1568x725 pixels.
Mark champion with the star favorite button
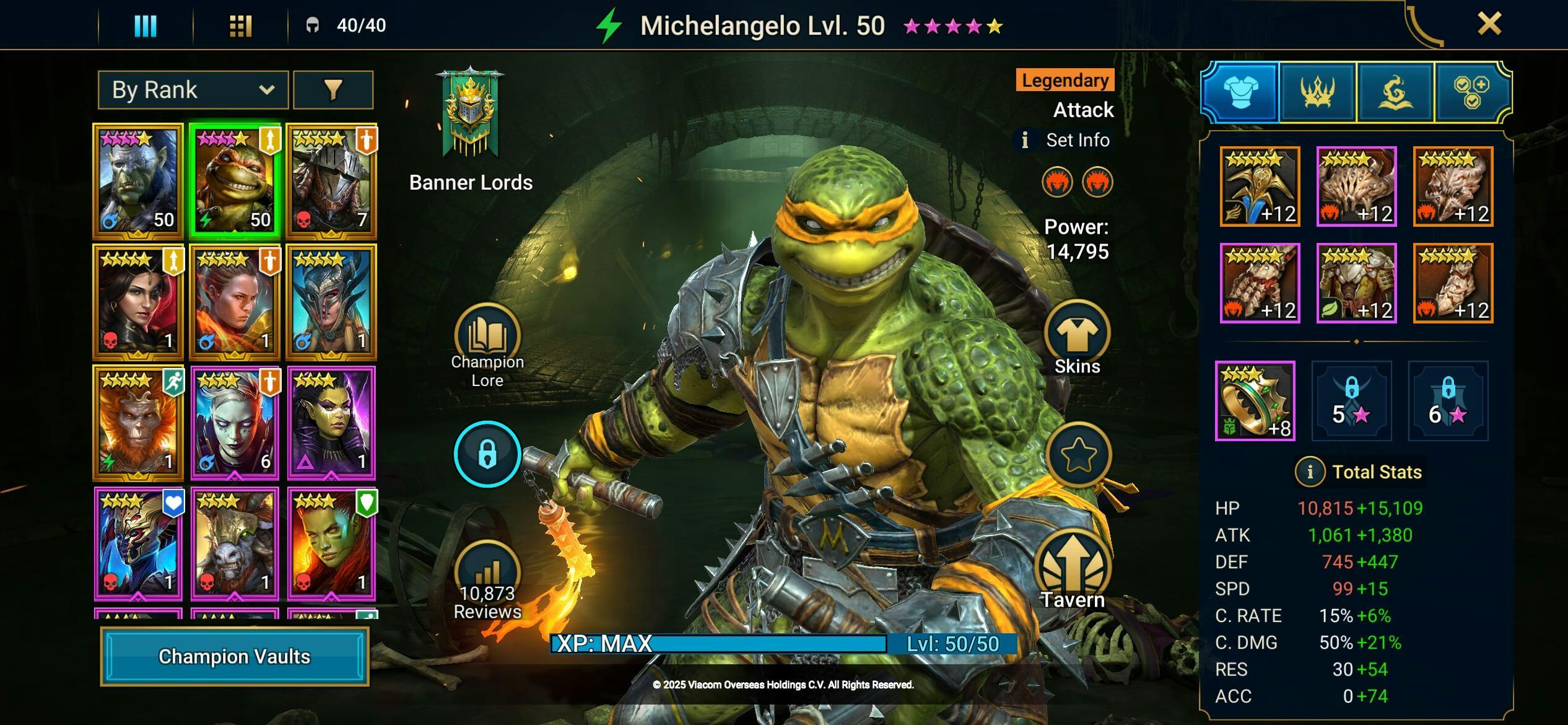1078,454
